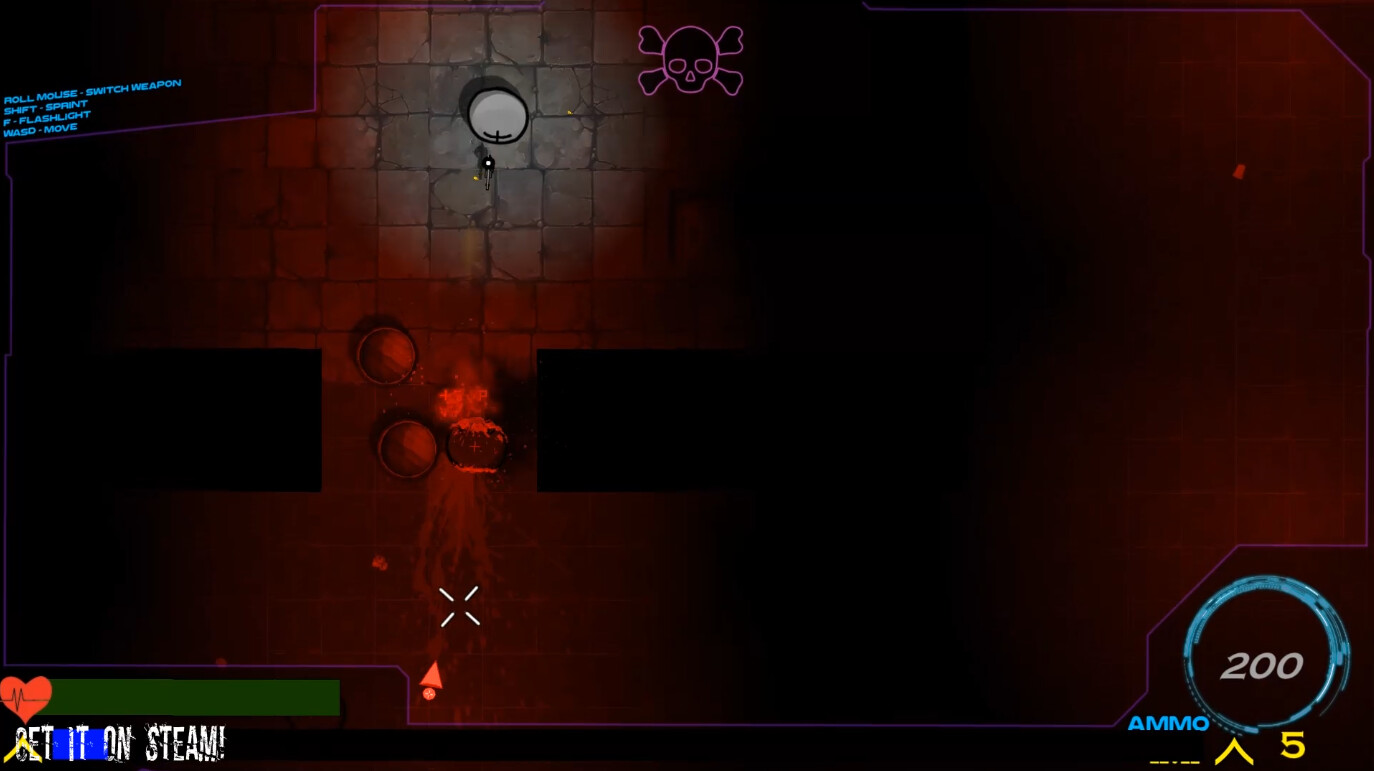
Task: Click the 'WASD - MOVE' instruction line
Action: [42, 127]
